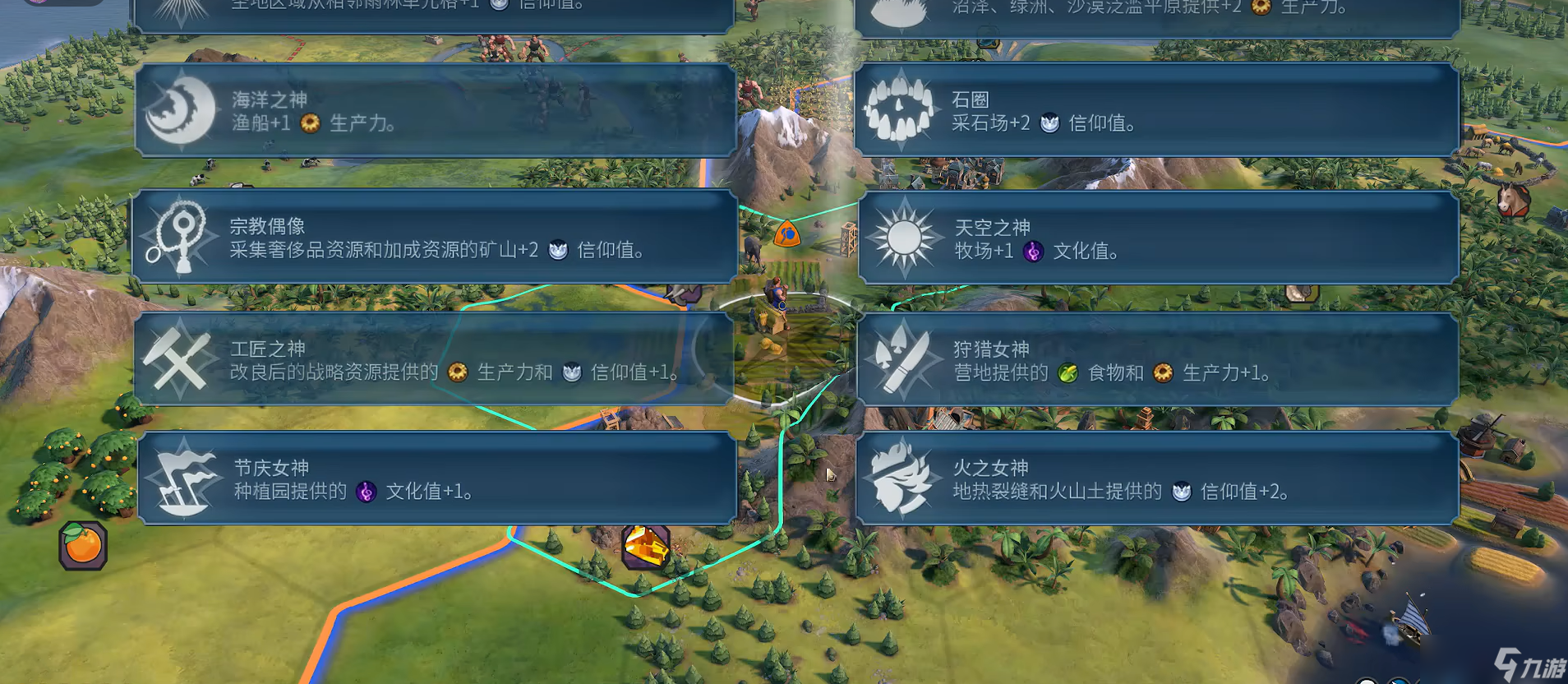
Task: Click the 火之女神 flame icon
Action: tap(903, 482)
